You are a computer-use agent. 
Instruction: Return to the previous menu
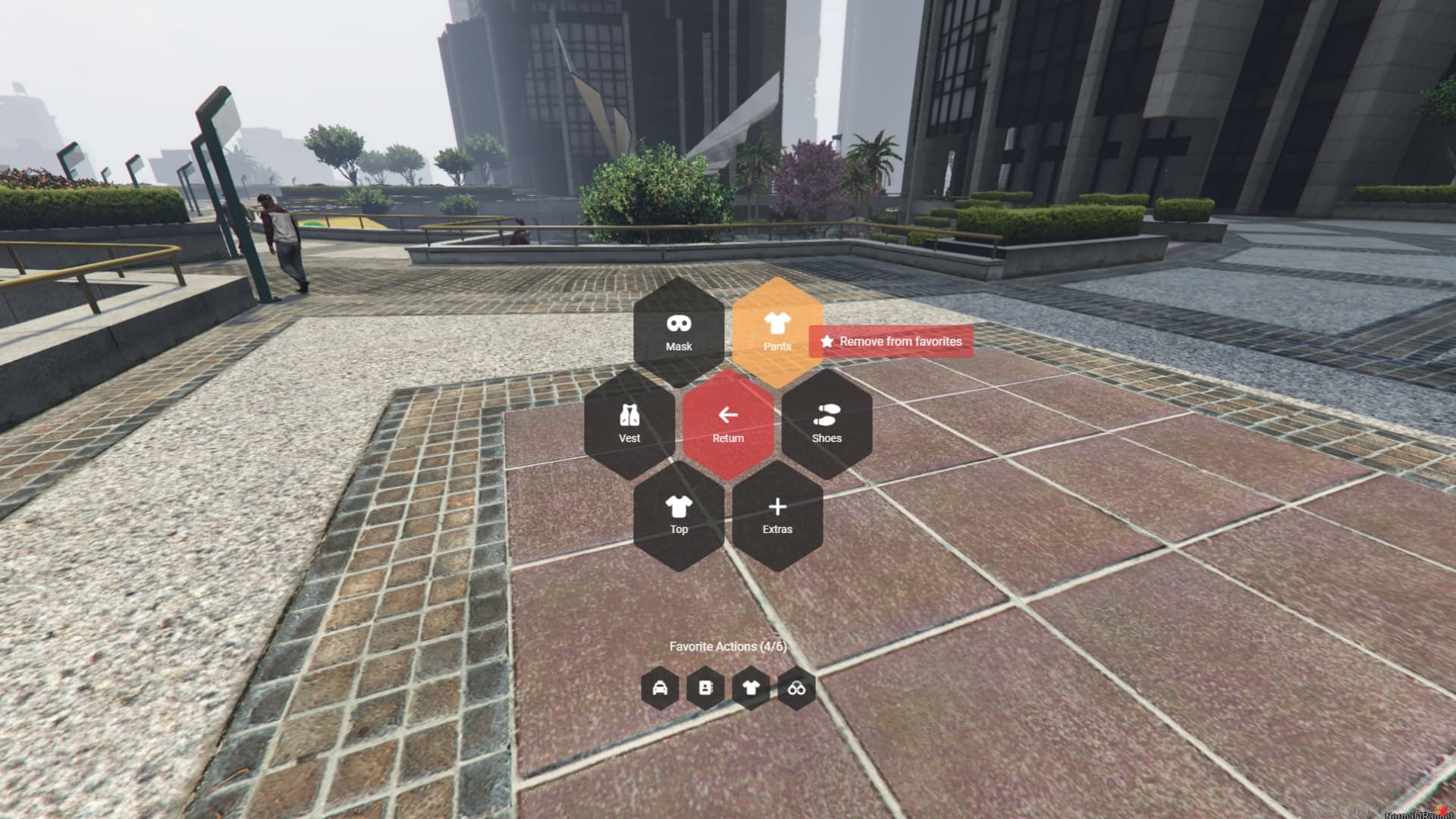pos(727,422)
